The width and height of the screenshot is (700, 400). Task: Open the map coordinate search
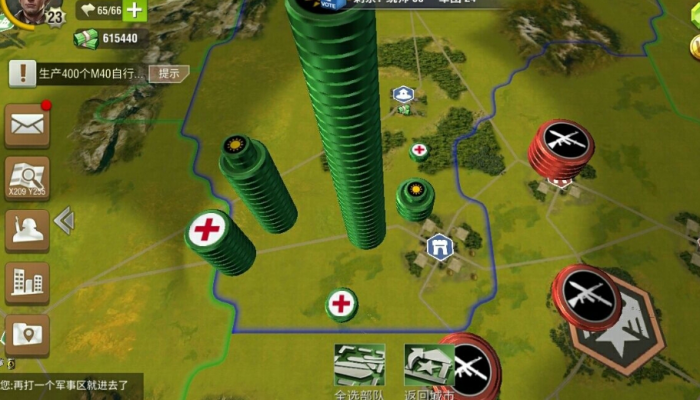pyautogui.click(x=27, y=178)
